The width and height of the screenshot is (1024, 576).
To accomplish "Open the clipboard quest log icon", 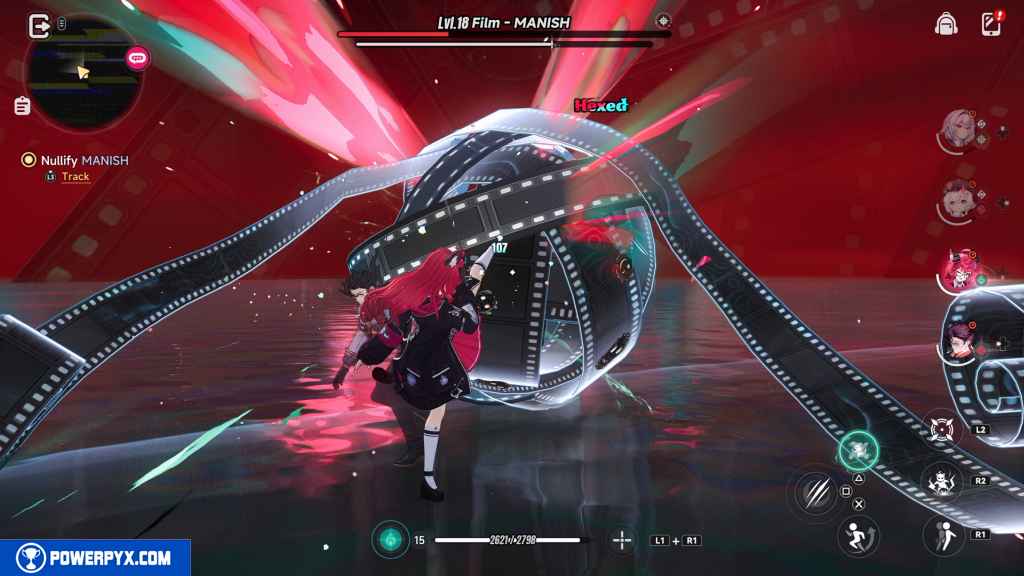I will [x=22, y=105].
